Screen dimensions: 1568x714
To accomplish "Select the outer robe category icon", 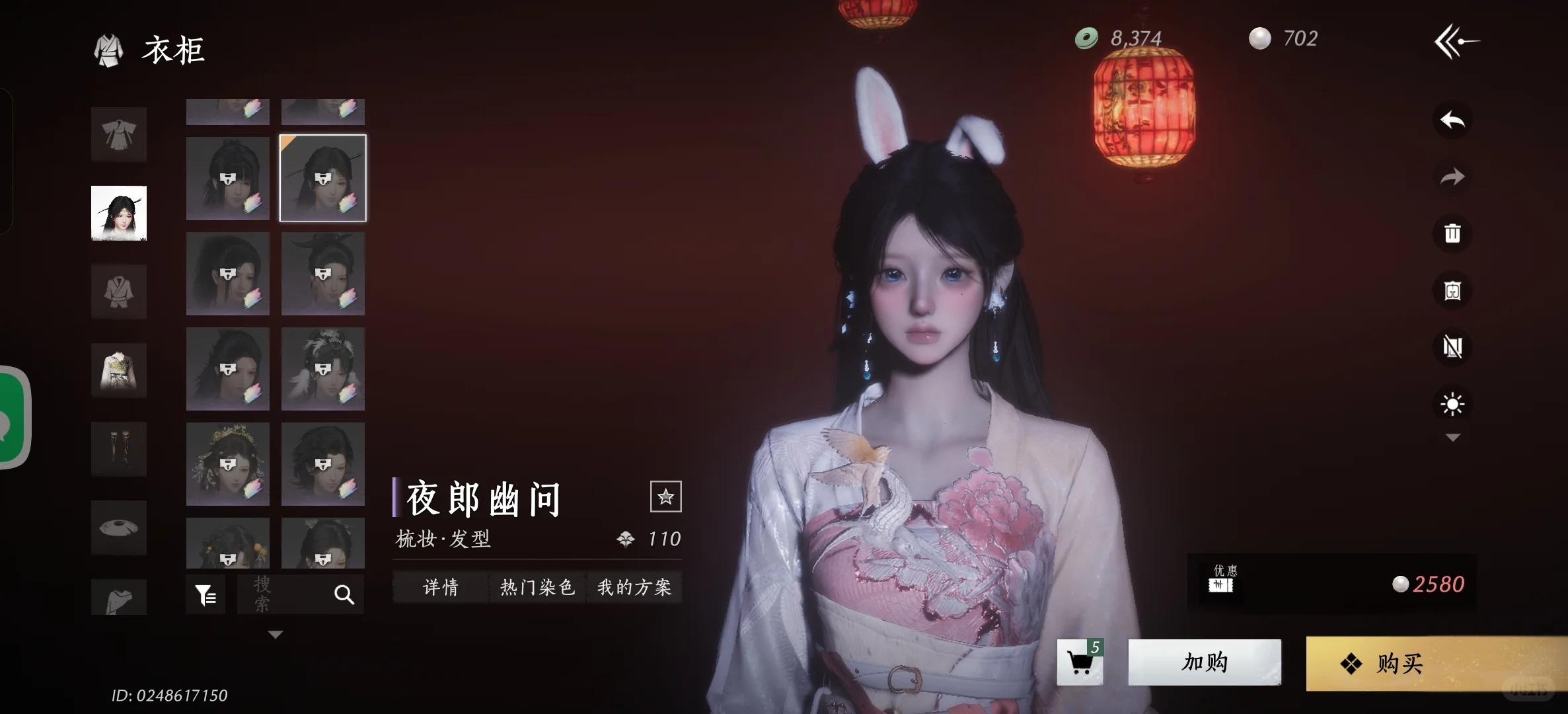I will [x=119, y=135].
